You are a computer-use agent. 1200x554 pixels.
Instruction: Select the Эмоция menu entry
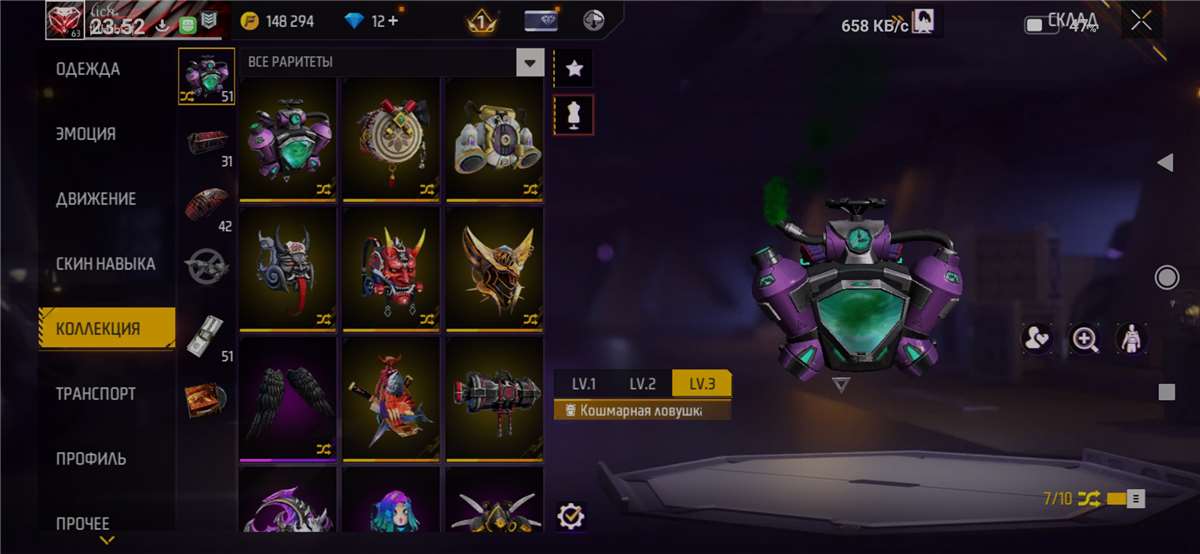[86, 134]
